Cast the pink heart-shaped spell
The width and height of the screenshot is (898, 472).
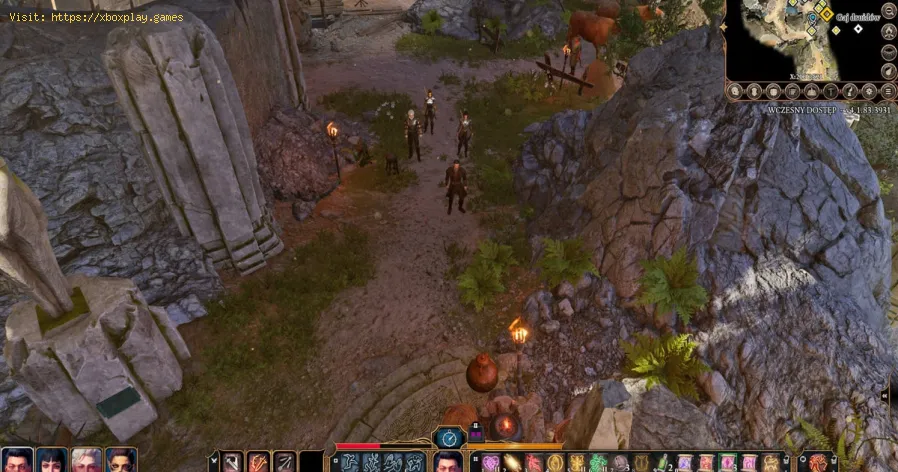tap(490, 462)
